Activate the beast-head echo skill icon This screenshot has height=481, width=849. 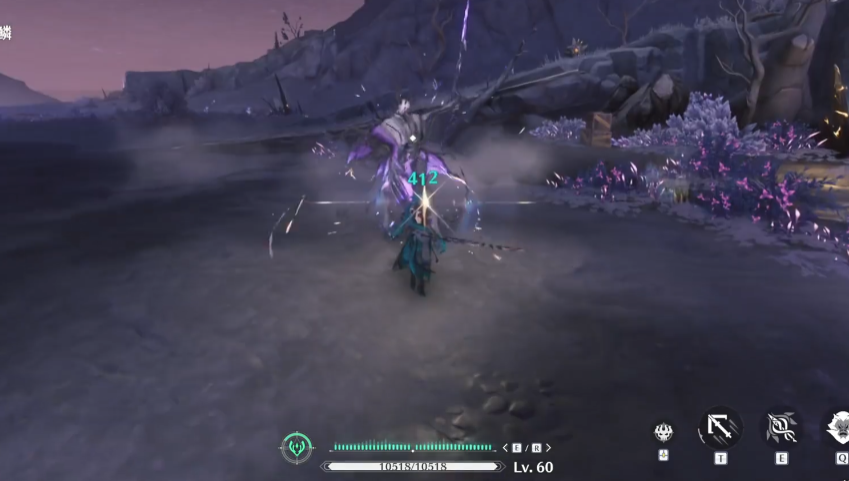[838, 428]
